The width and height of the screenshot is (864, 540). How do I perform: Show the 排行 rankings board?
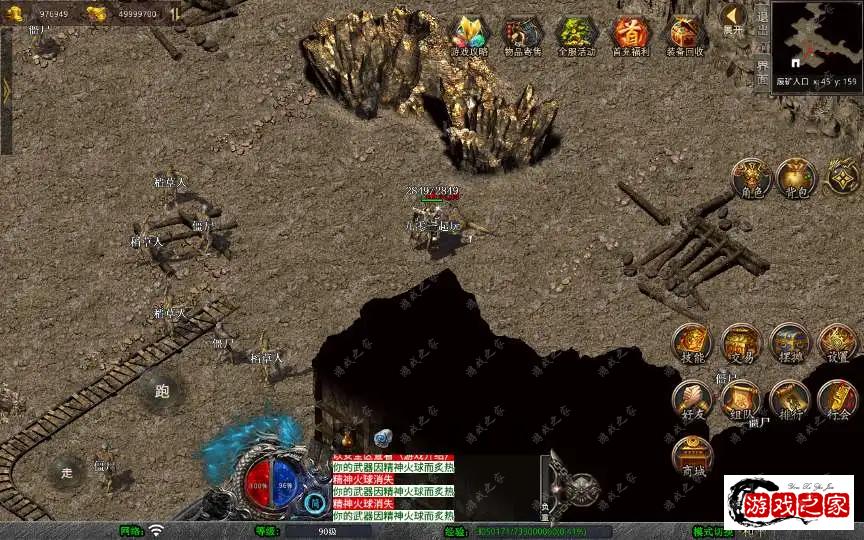tap(789, 400)
